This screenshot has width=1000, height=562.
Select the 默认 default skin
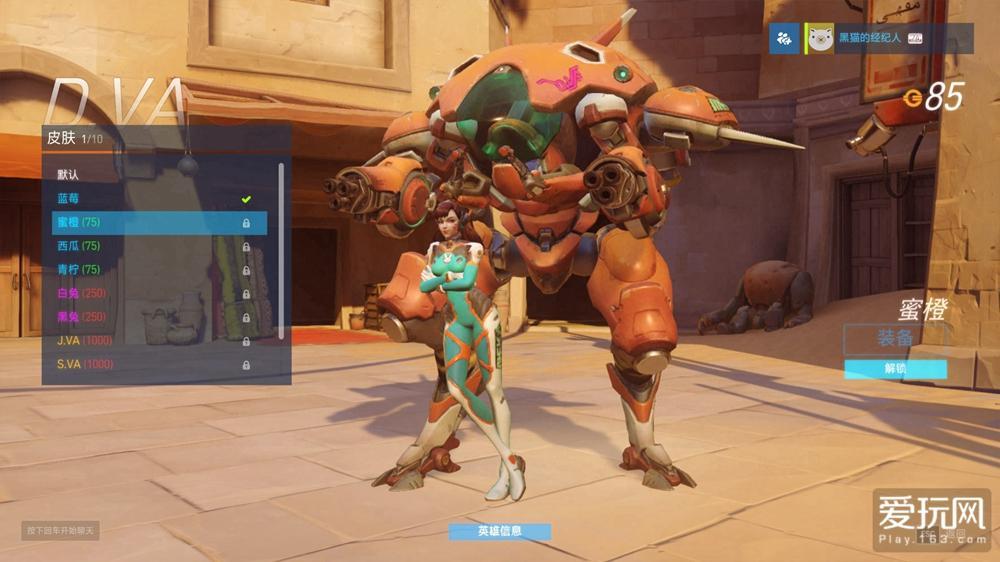coord(150,174)
